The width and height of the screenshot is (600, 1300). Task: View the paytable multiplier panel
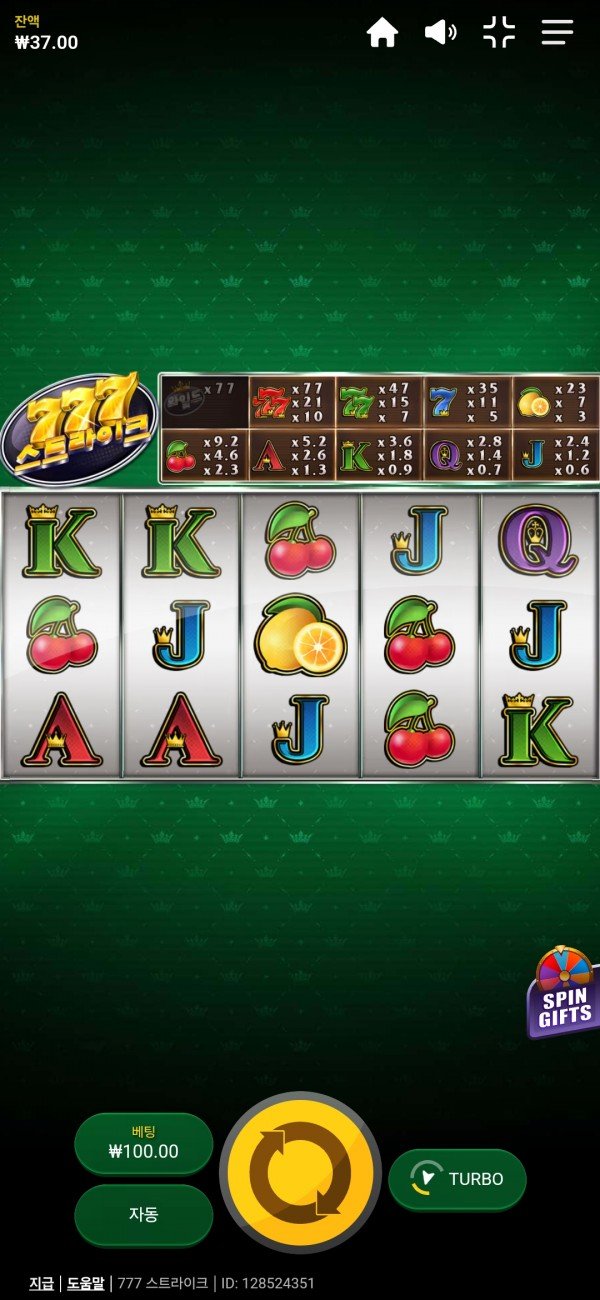point(379,429)
